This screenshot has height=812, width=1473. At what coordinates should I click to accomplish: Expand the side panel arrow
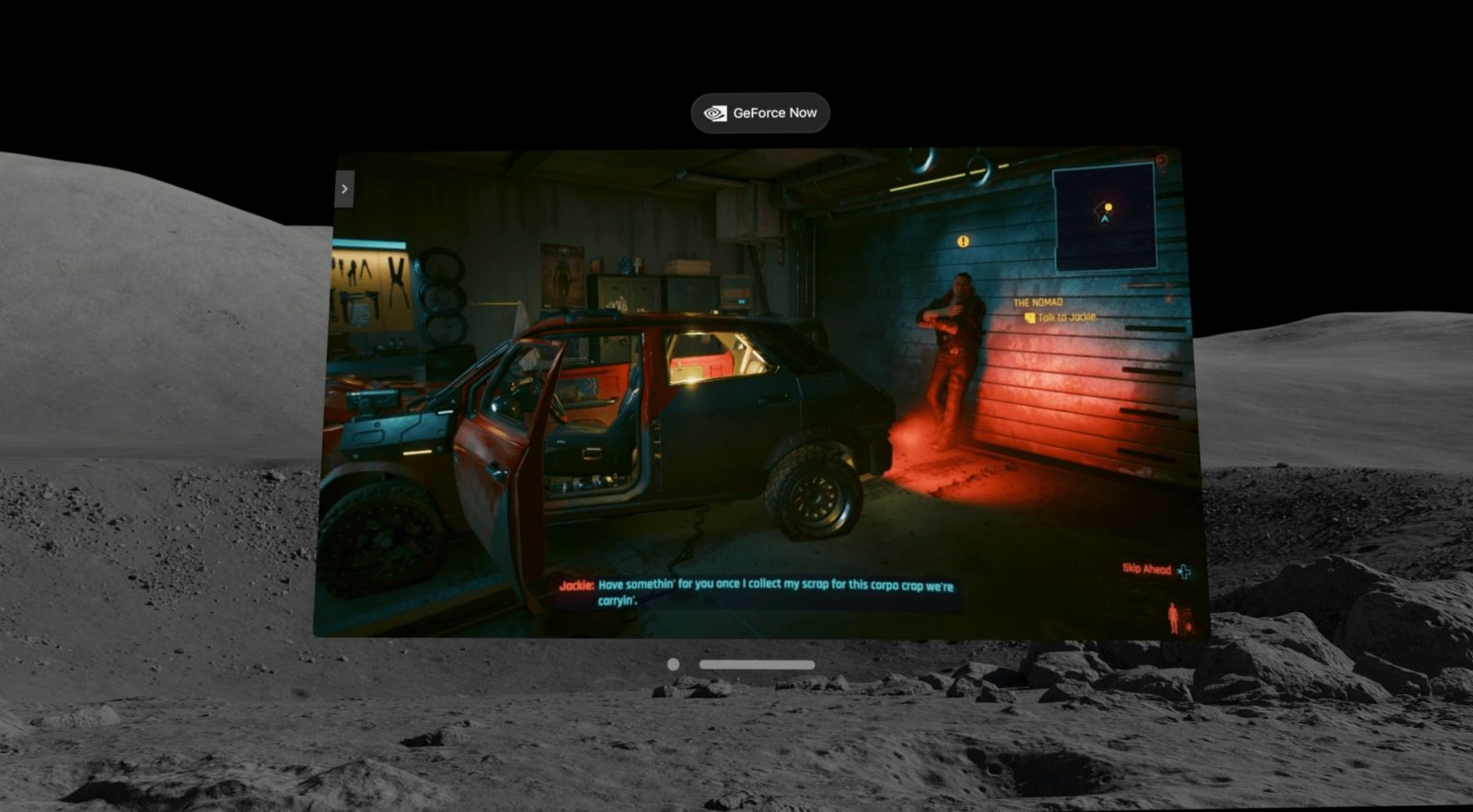click(x=344, y=189)
